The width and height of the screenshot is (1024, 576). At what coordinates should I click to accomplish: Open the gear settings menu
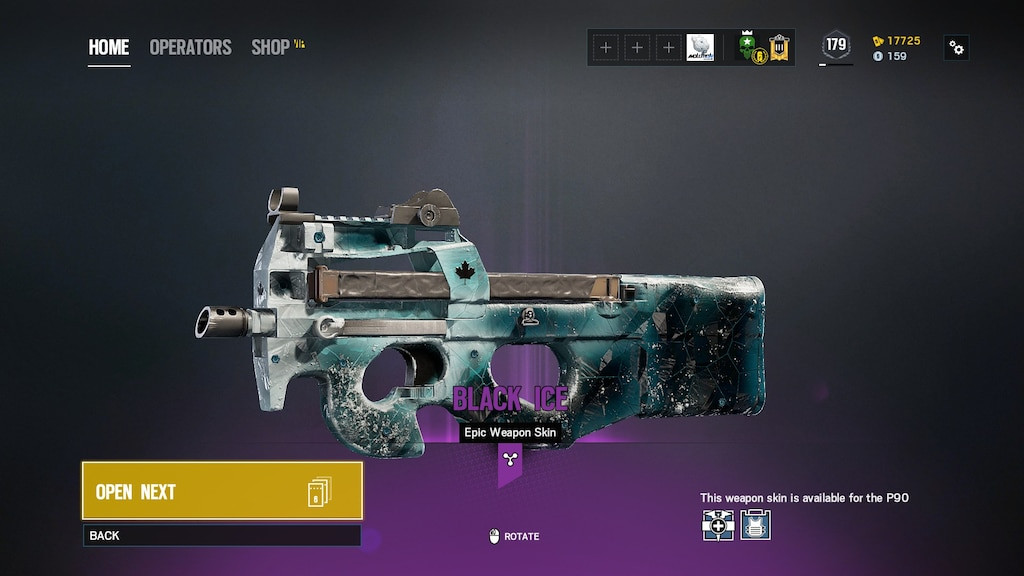[957, 47]
